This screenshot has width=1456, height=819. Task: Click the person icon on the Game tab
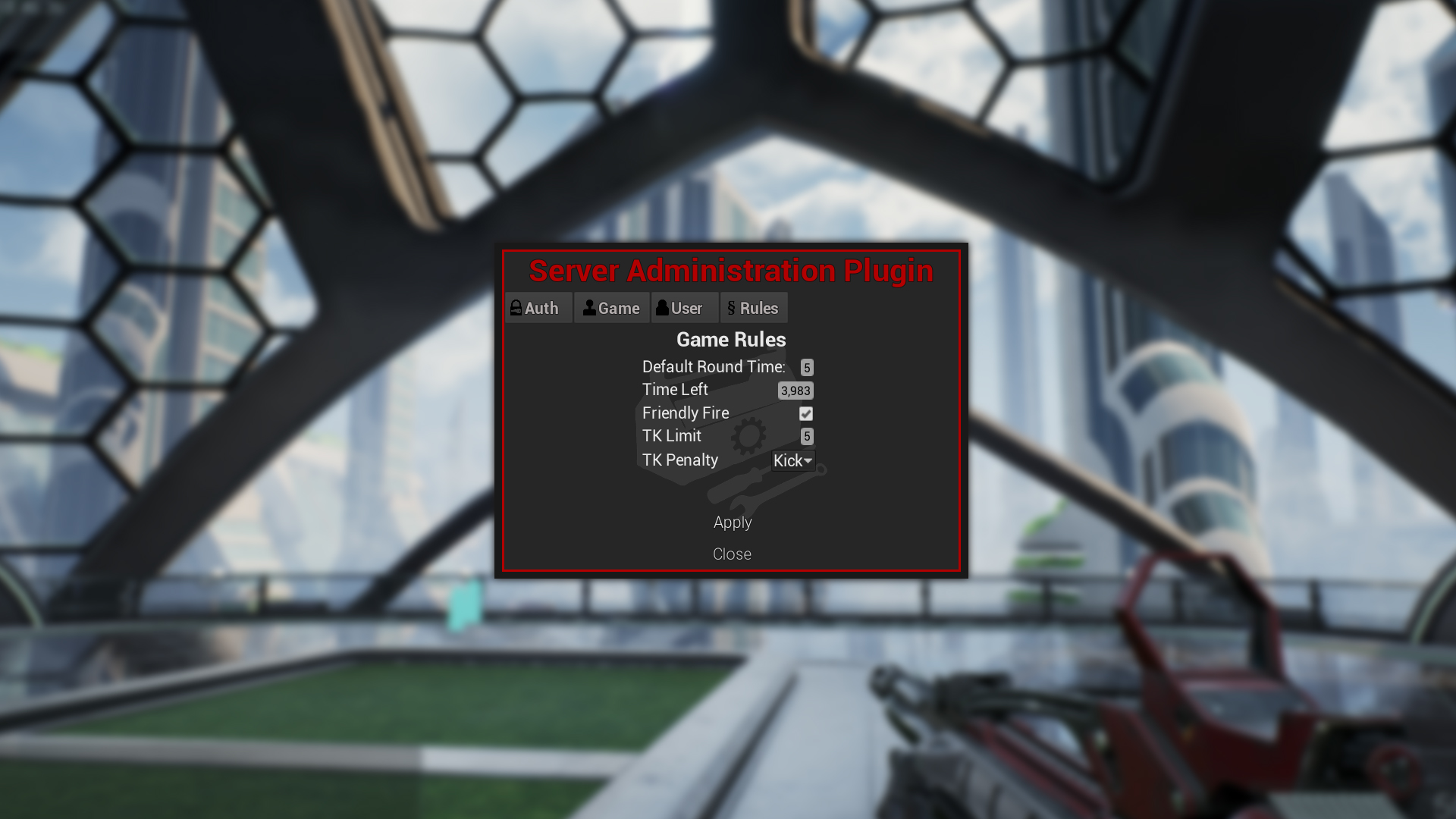pyautogui.click(x=589, y=308)
